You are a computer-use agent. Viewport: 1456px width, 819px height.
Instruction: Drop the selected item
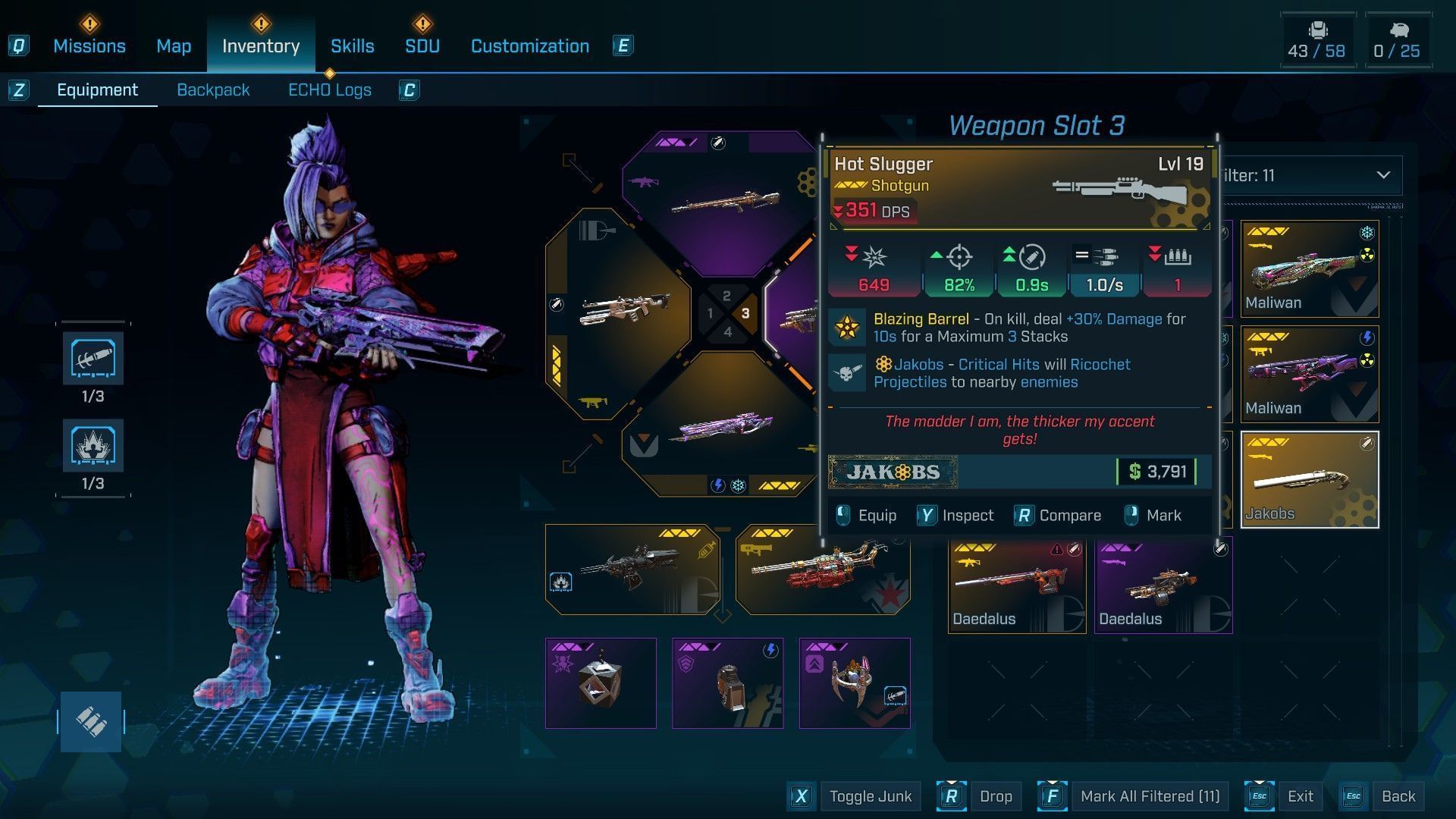click(995, 796)
